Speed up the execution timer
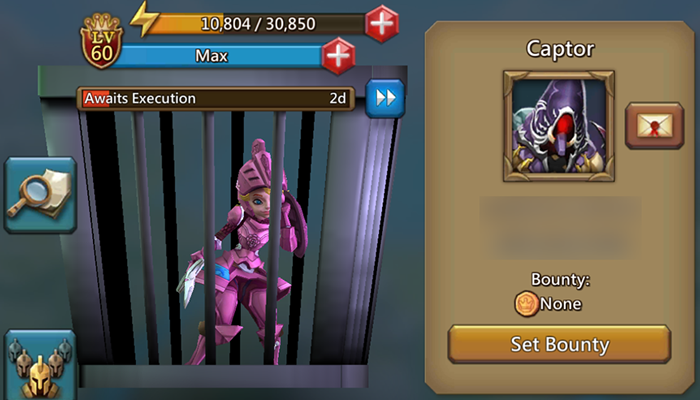 click(x=384, y=98)
